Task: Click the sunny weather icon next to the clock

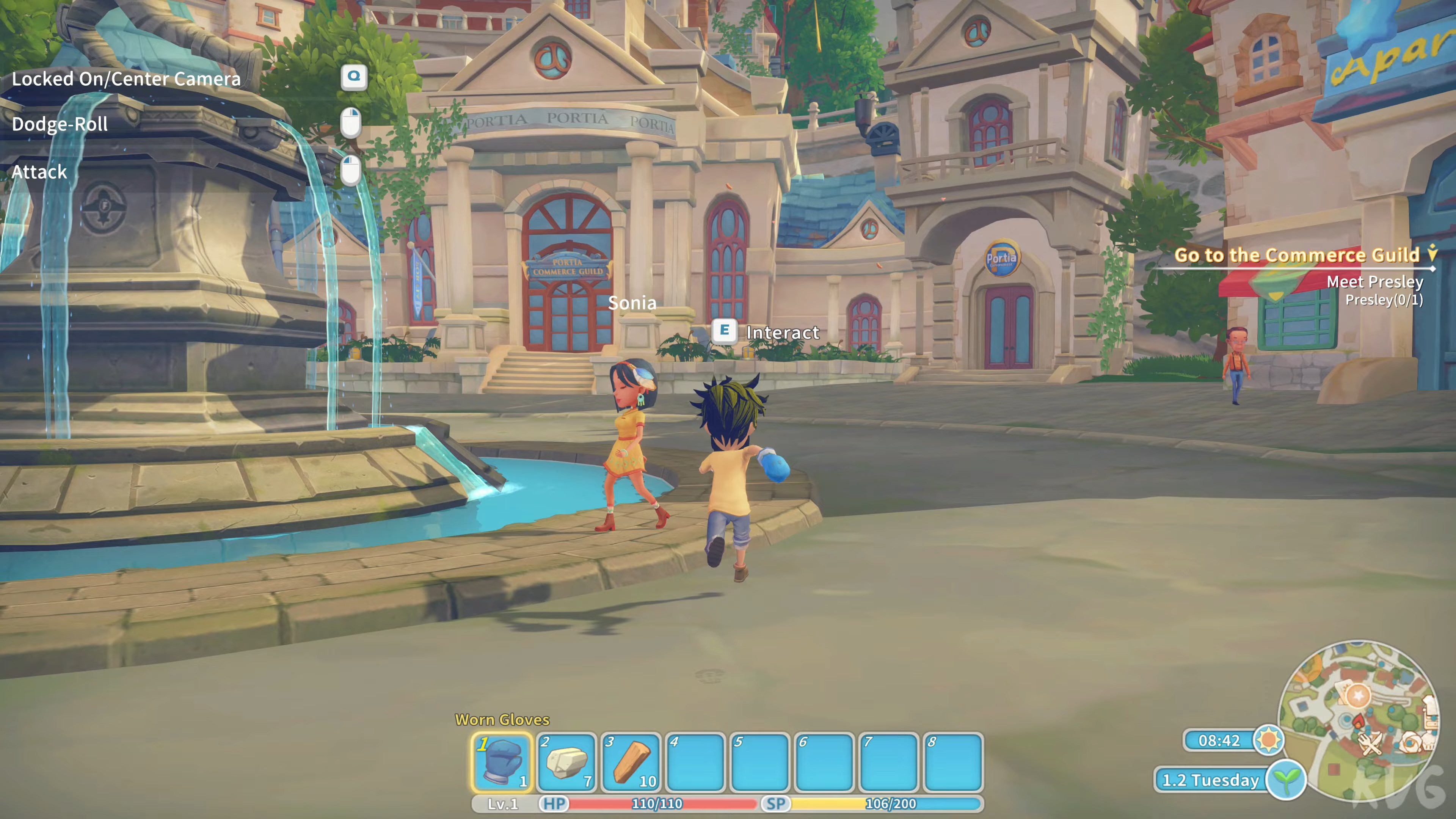Action: click(1269, 741)
